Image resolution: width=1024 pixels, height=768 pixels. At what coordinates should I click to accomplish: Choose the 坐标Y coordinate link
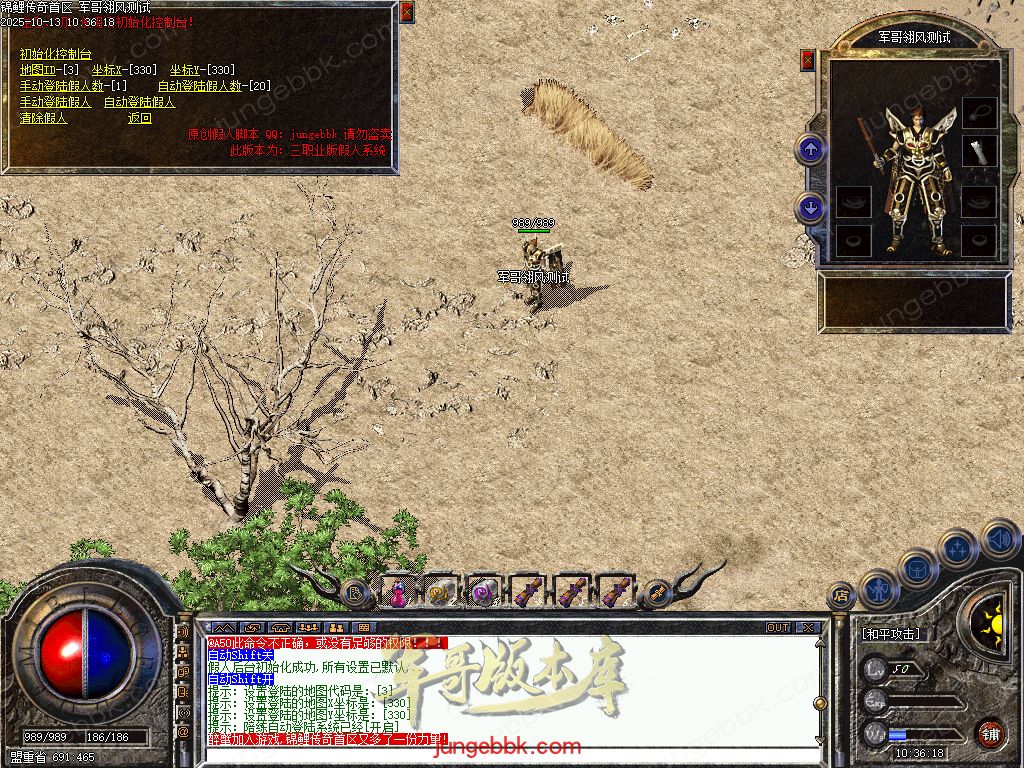[x=202, y=70]
